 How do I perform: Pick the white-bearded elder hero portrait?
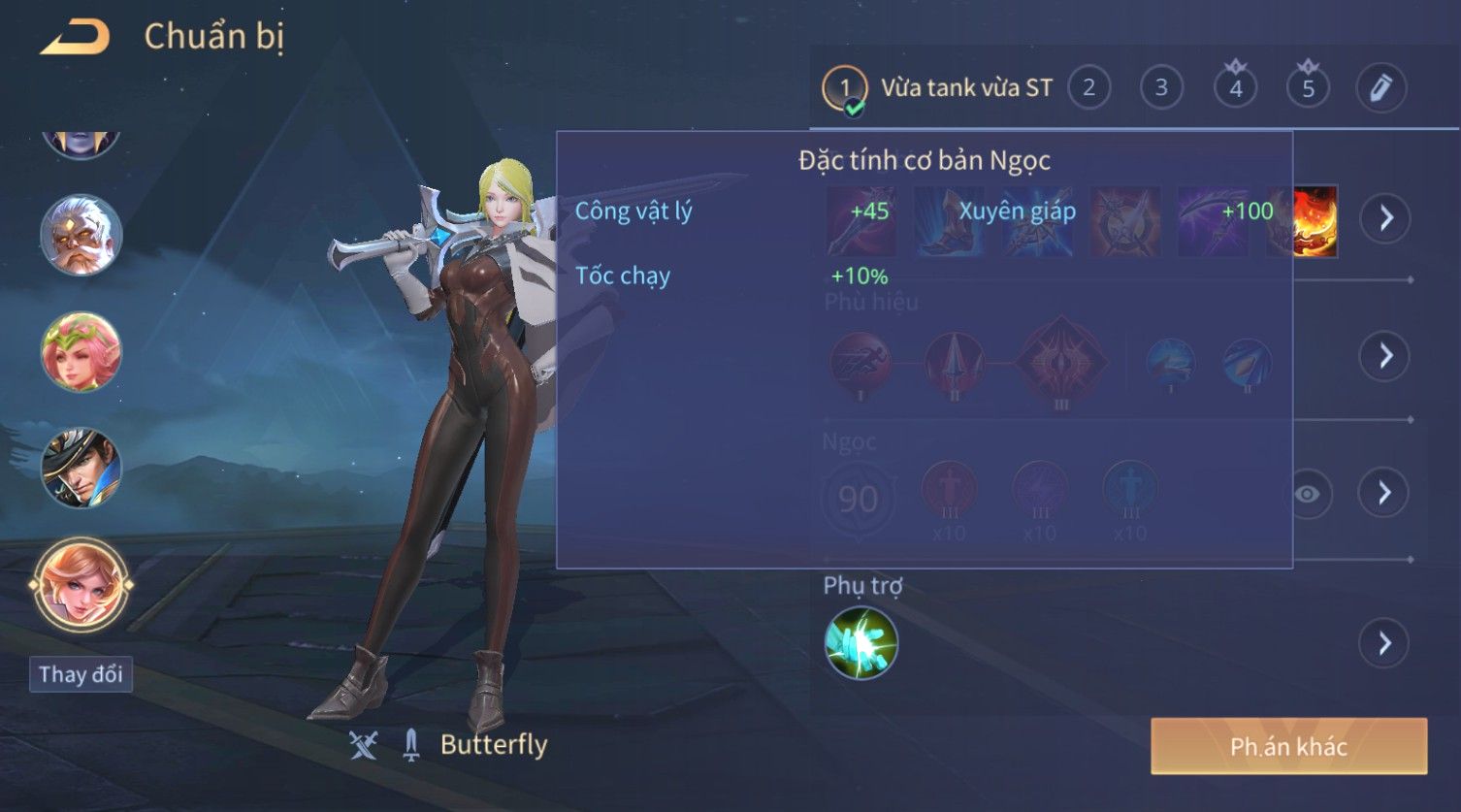tap(81, 235)
